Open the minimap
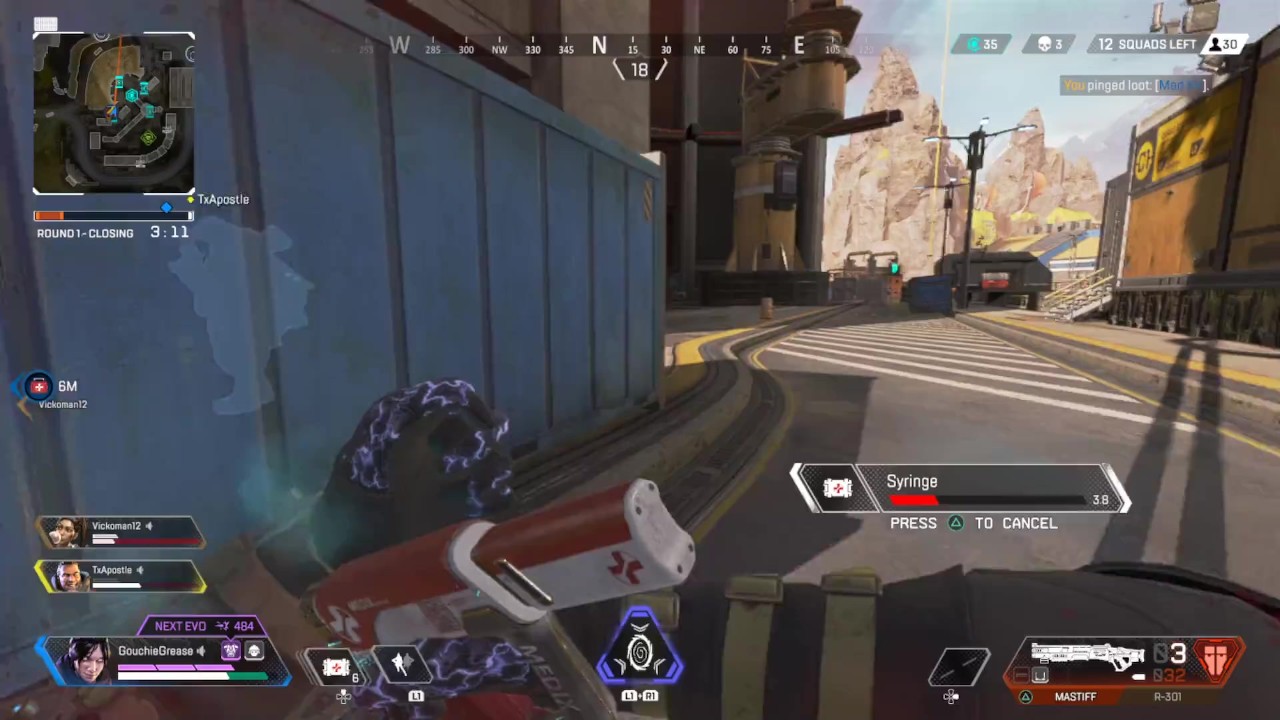 [x=114, y=113]
